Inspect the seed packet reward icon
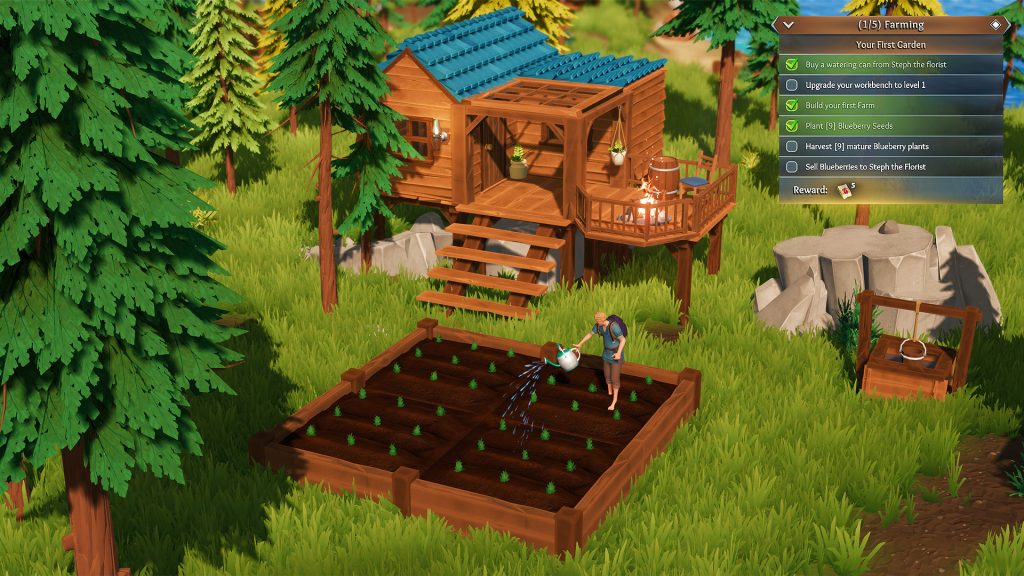The height and width of the screenshot is (576, 1024). pyautogui.click(x=847, y=189)
